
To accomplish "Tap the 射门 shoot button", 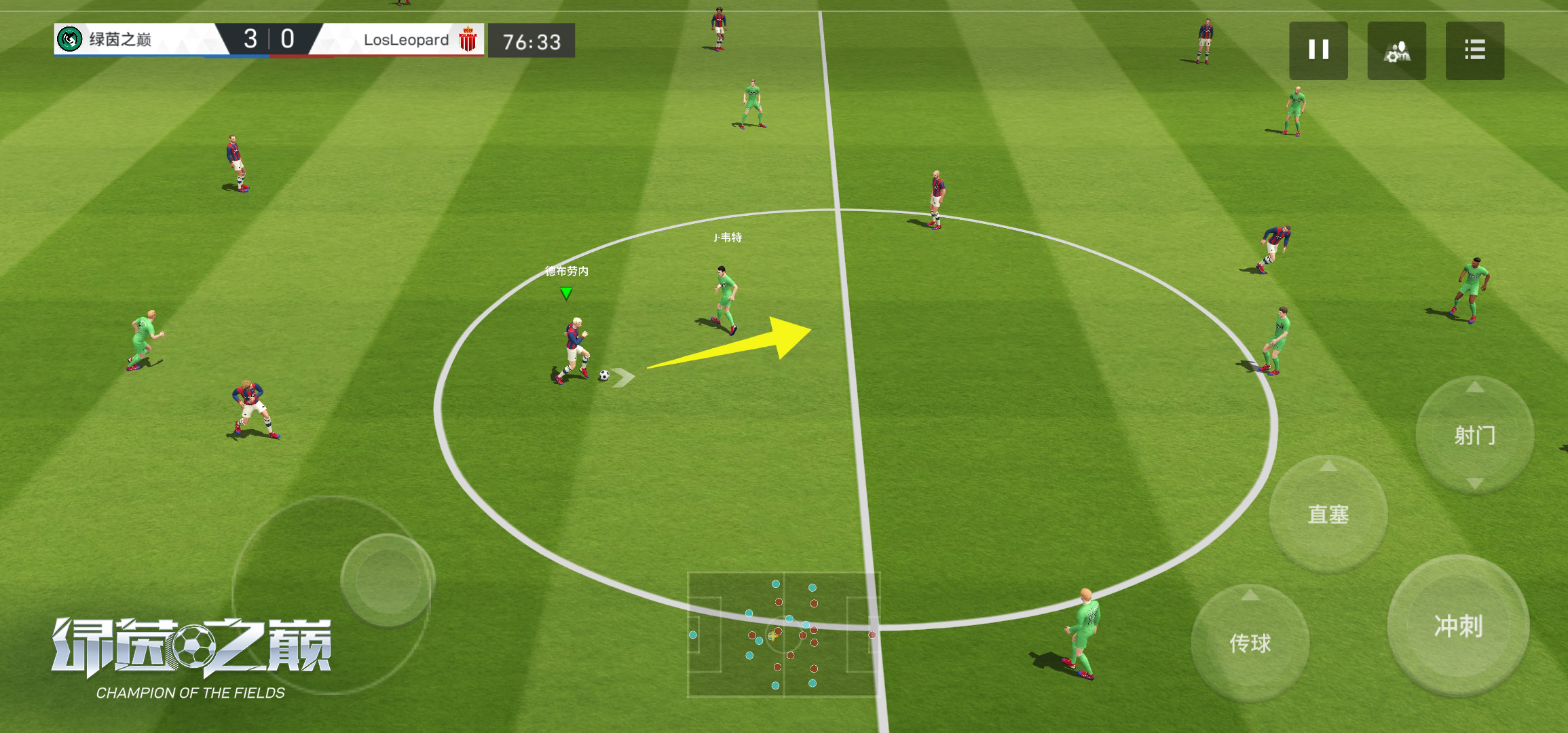I will click(x=1474, y=435).
